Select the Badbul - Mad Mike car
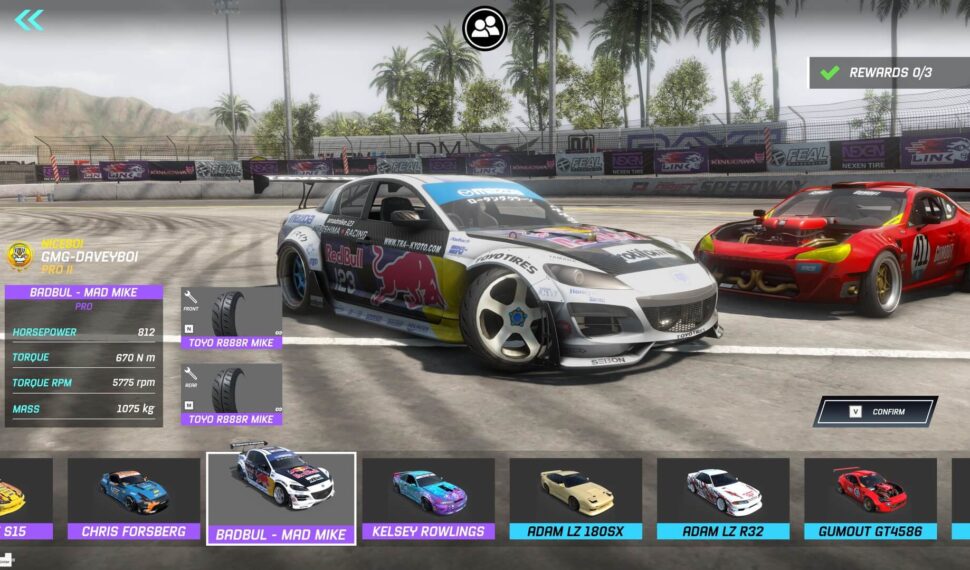The width and height of the screenshot is (970, 570). point(281,499)
